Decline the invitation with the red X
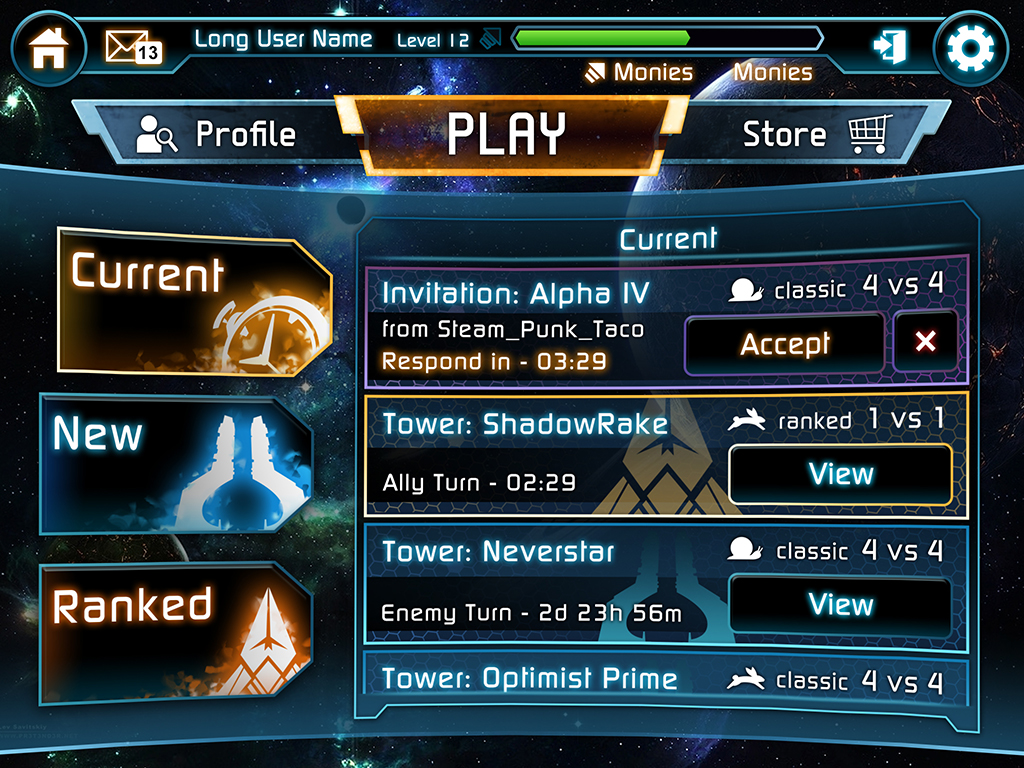1024x768 pixels. click(925, 342)
